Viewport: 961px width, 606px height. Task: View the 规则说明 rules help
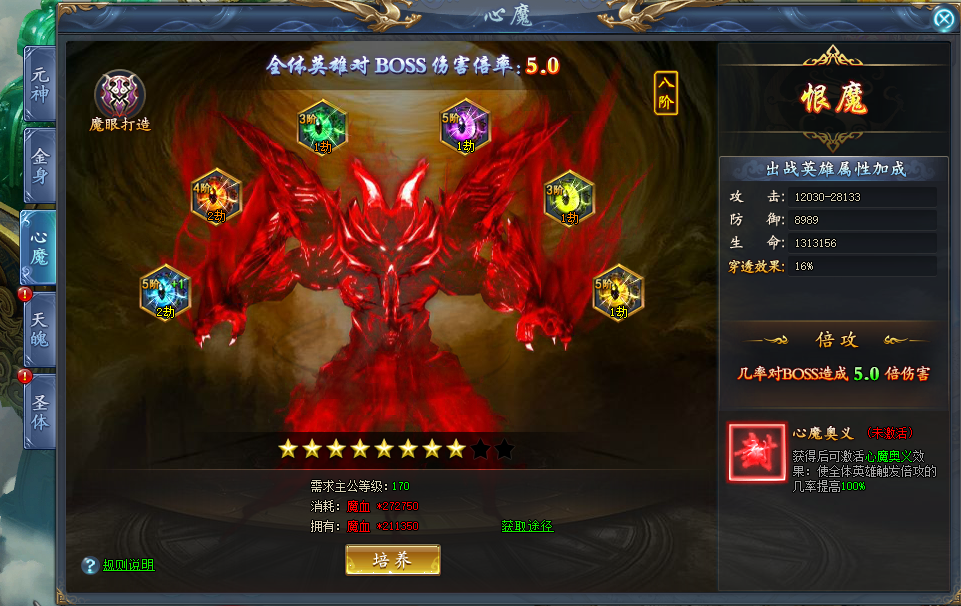point(128,565)
